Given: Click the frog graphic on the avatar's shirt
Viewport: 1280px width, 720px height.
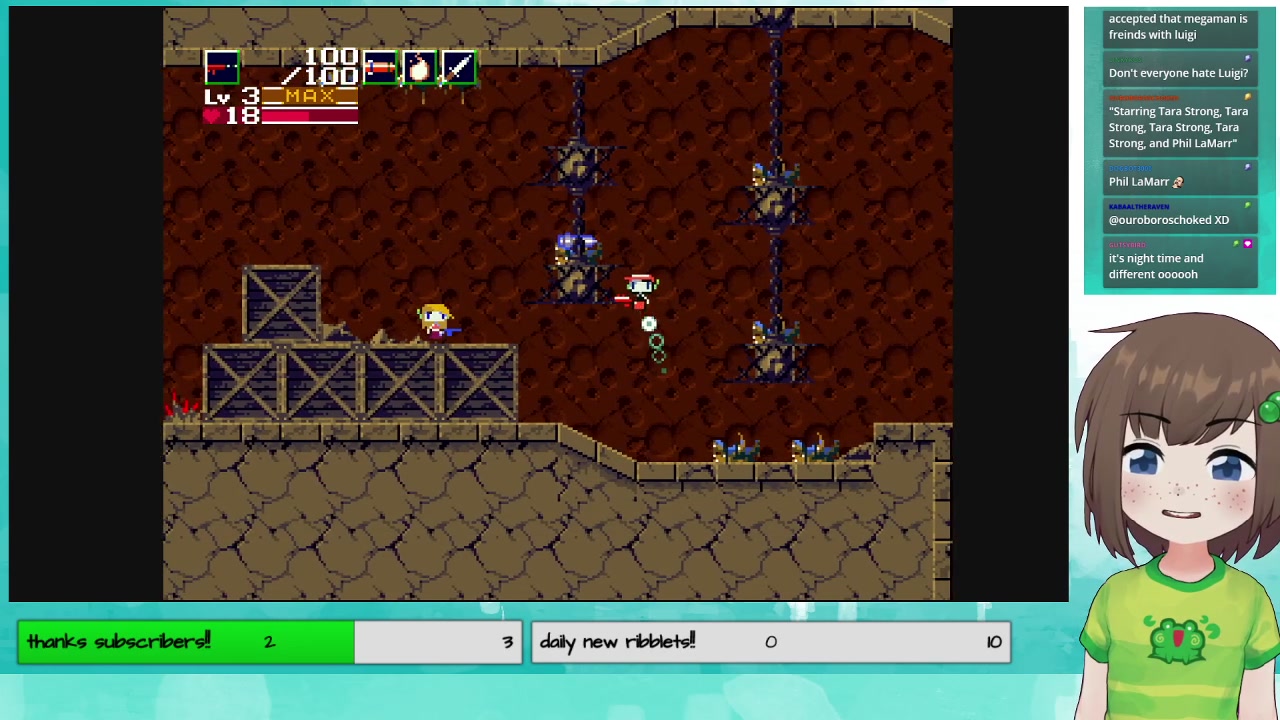Looking at the screenshot, I should (x=1177, y=640).
